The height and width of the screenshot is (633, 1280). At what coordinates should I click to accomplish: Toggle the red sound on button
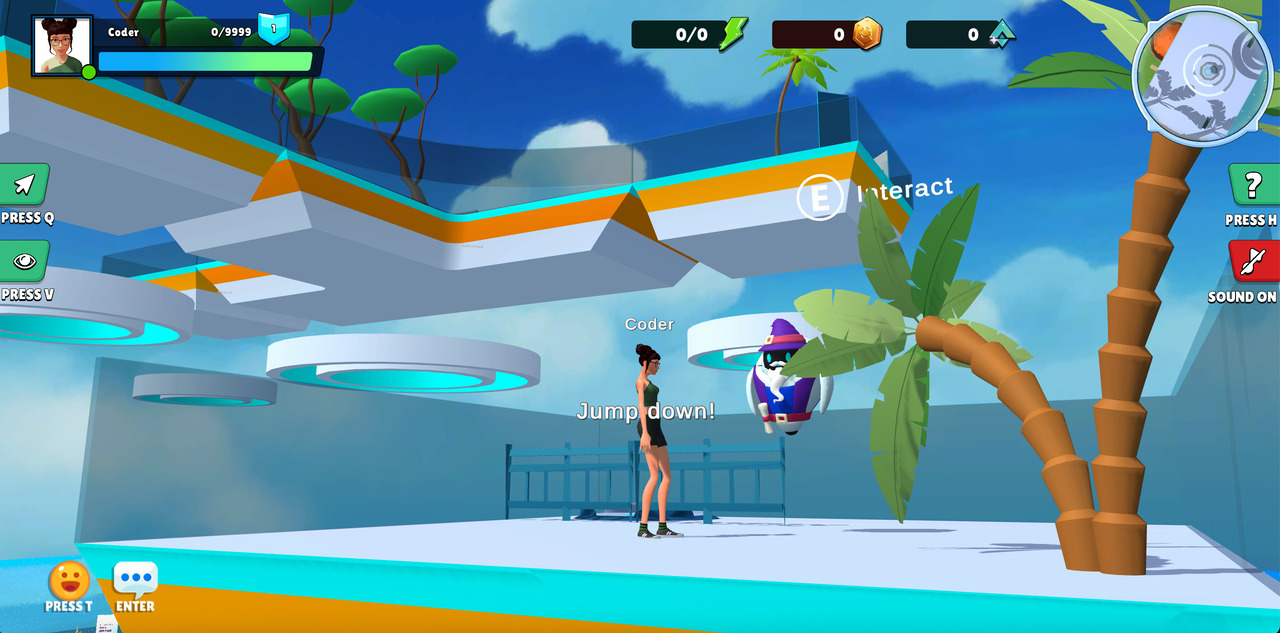point(1254,262)
